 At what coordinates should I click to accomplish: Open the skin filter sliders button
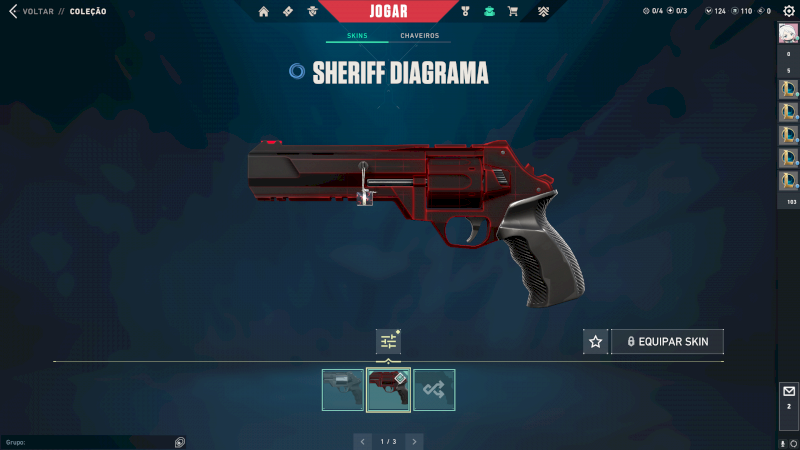388,342
